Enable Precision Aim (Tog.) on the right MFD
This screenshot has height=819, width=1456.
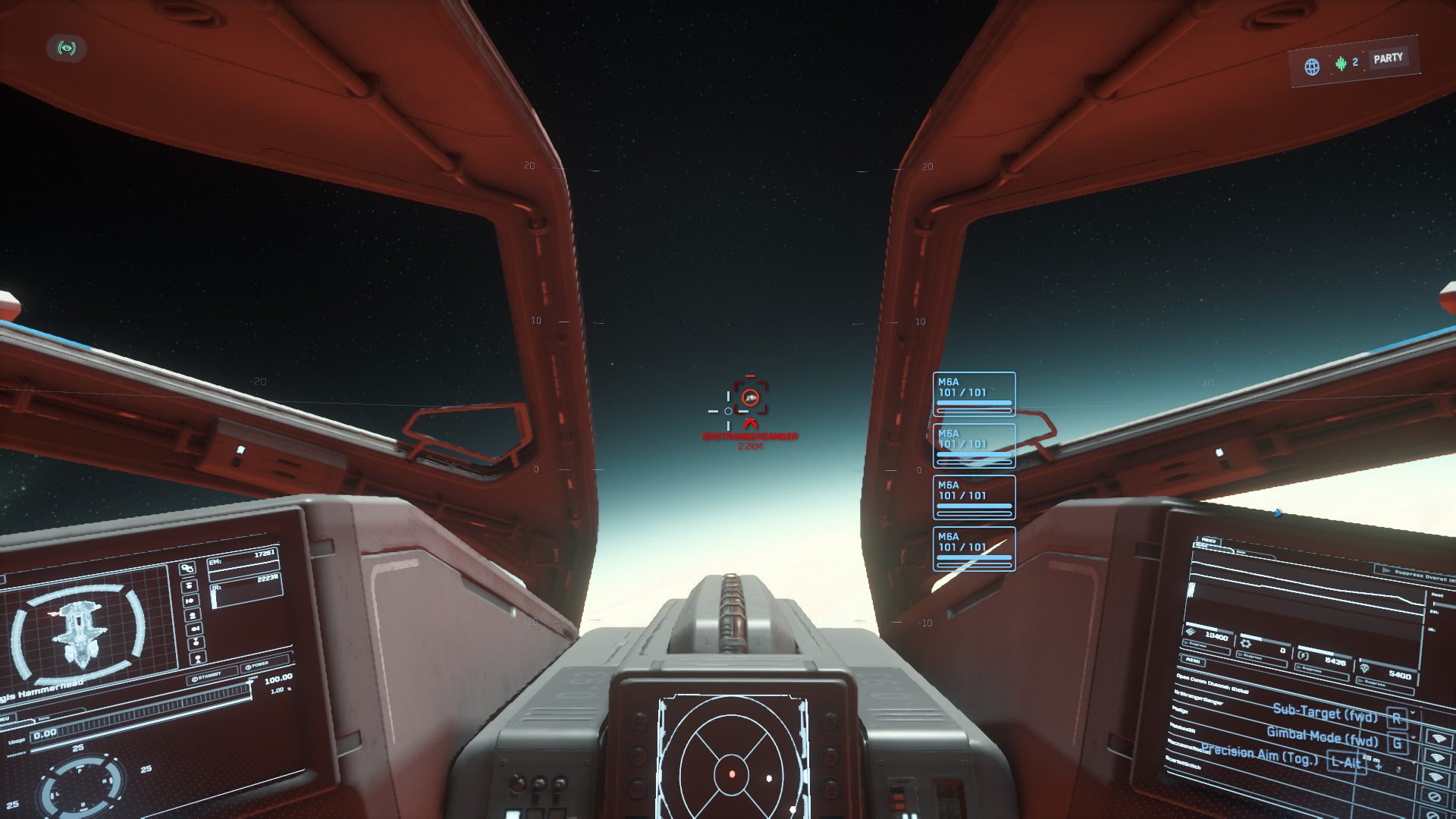1348,761
